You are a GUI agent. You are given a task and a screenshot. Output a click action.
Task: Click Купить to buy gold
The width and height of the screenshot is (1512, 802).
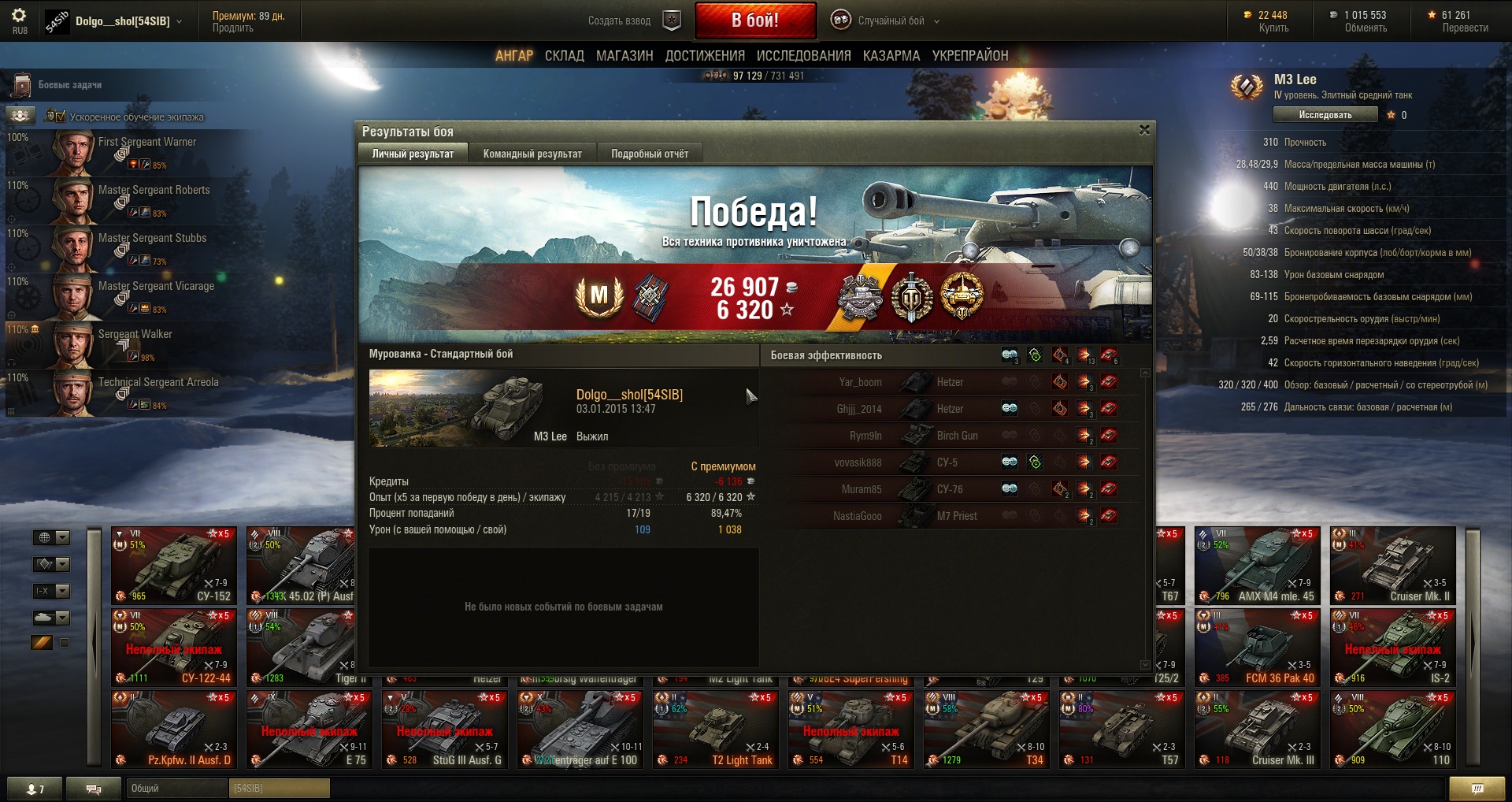point(1273,28)
